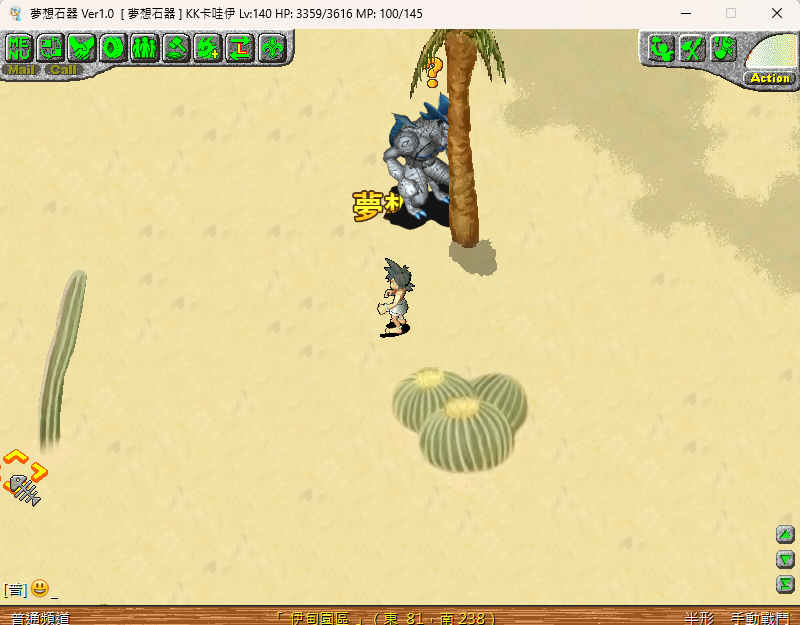Image resolution: width=800 pixels, height=625 pixels.
Task: Click the green up-arrow chat button
Action: coord(786,534)
